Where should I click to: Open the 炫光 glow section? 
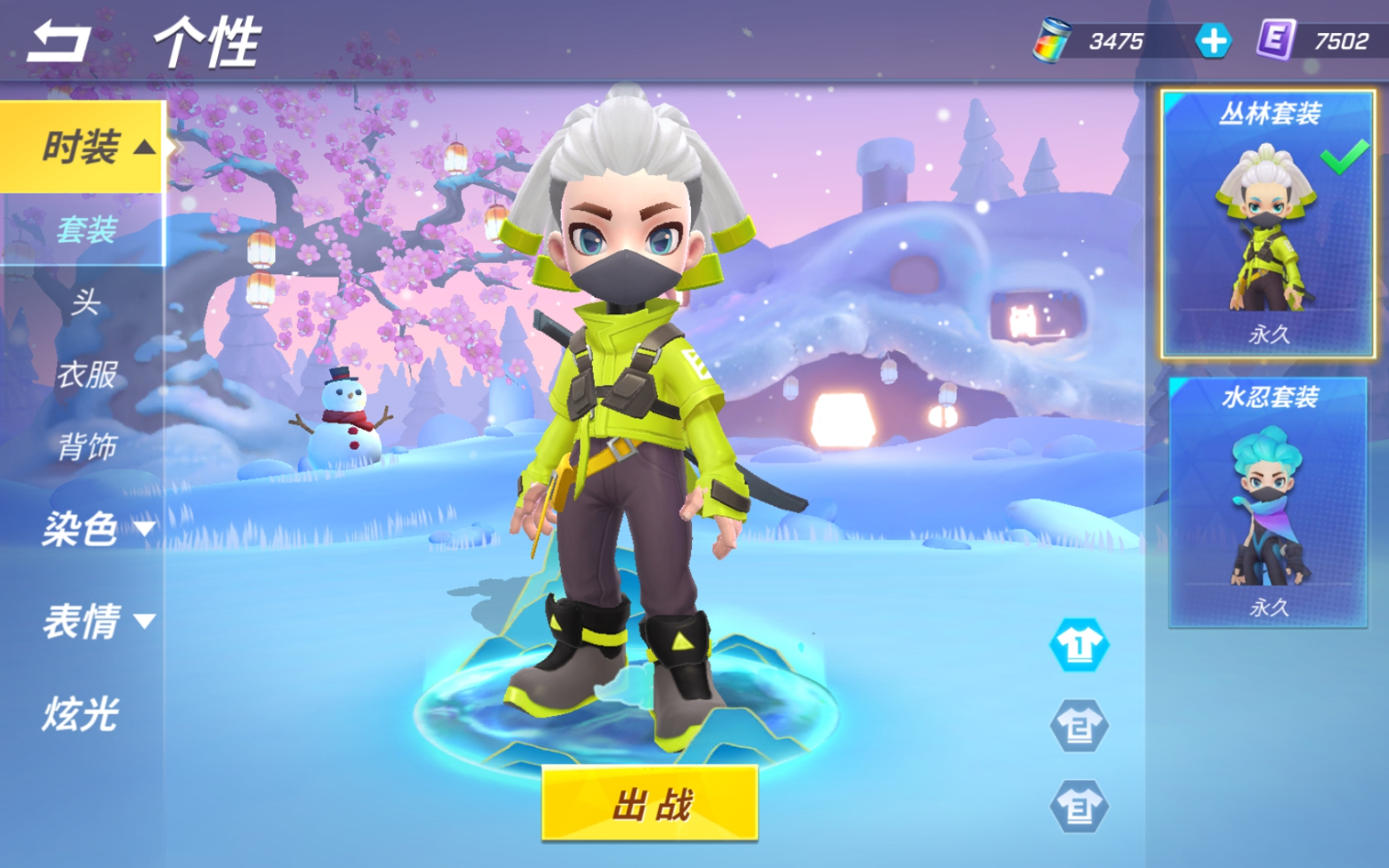[81, 714]
